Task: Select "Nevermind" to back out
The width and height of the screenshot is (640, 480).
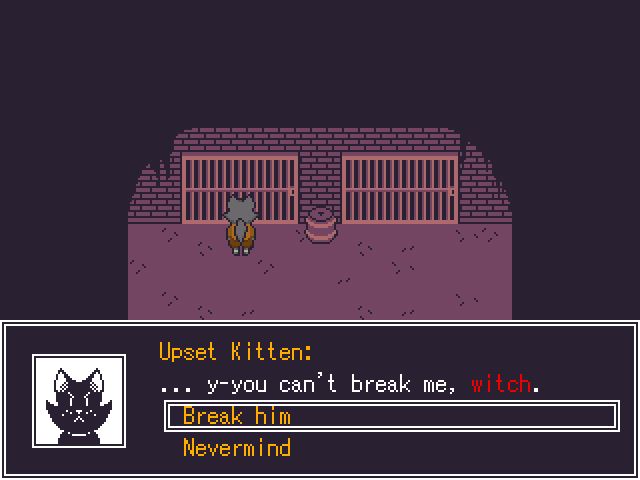Action: tap(237, 447)
